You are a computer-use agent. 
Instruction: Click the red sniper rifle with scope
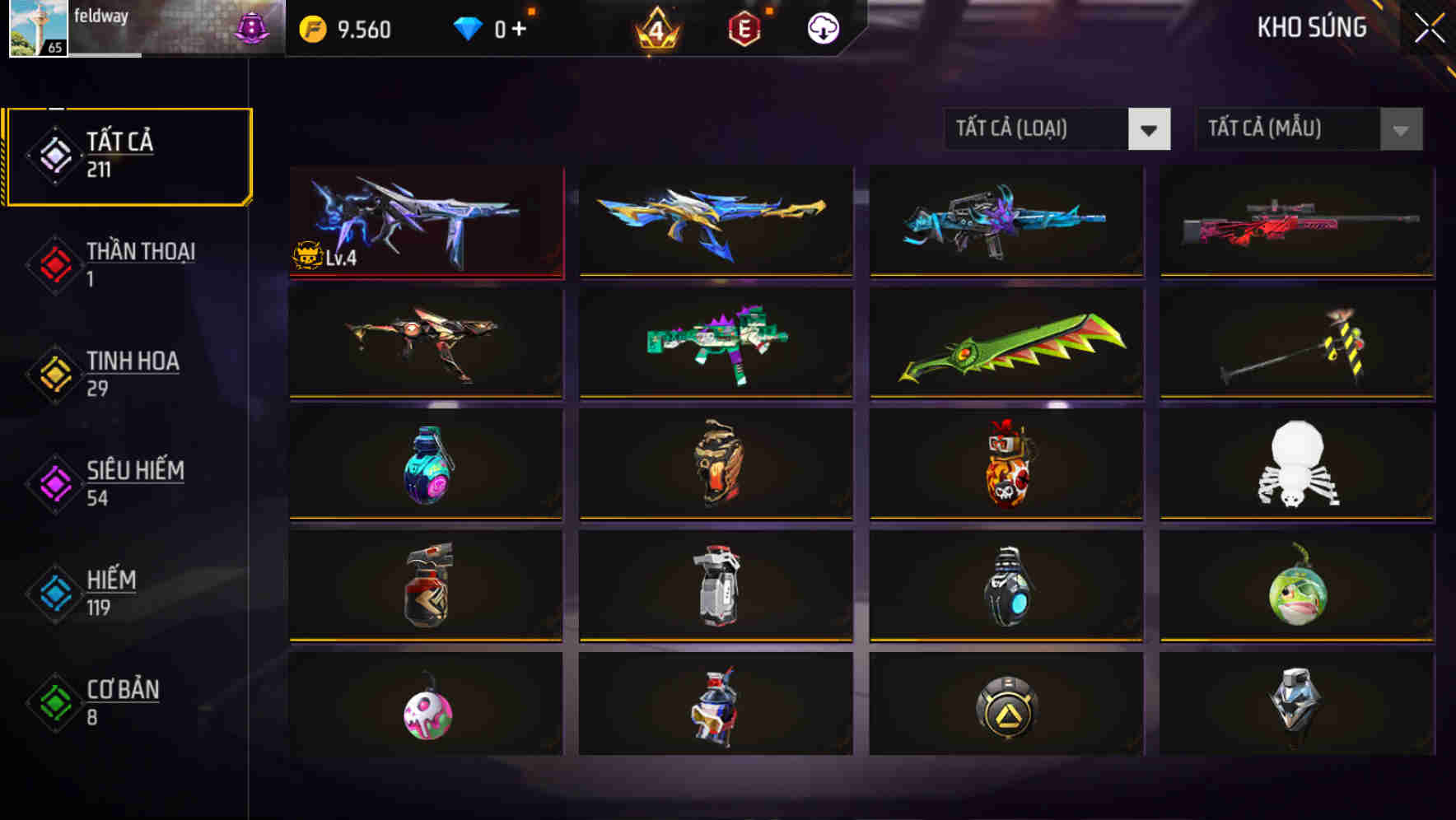[x=1295, y=222]
